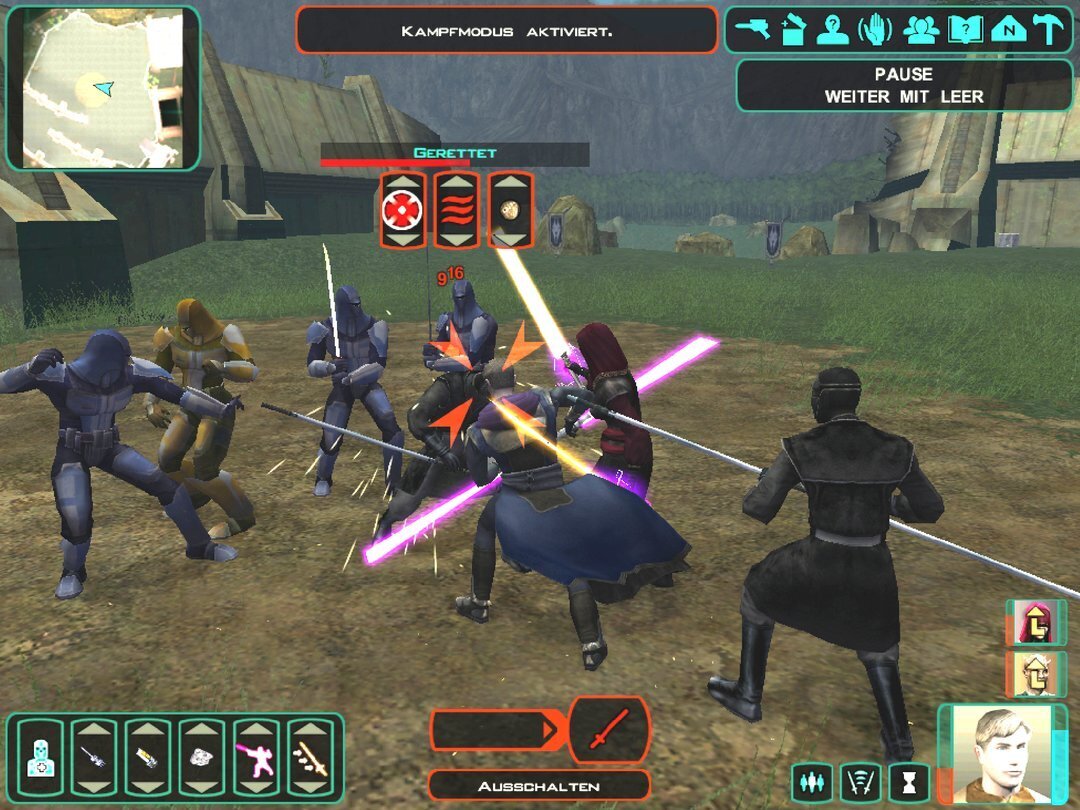The width and height of the screenshot is (1080, 810).
Task: Open the journal book icon
Action: pos(964,30)
